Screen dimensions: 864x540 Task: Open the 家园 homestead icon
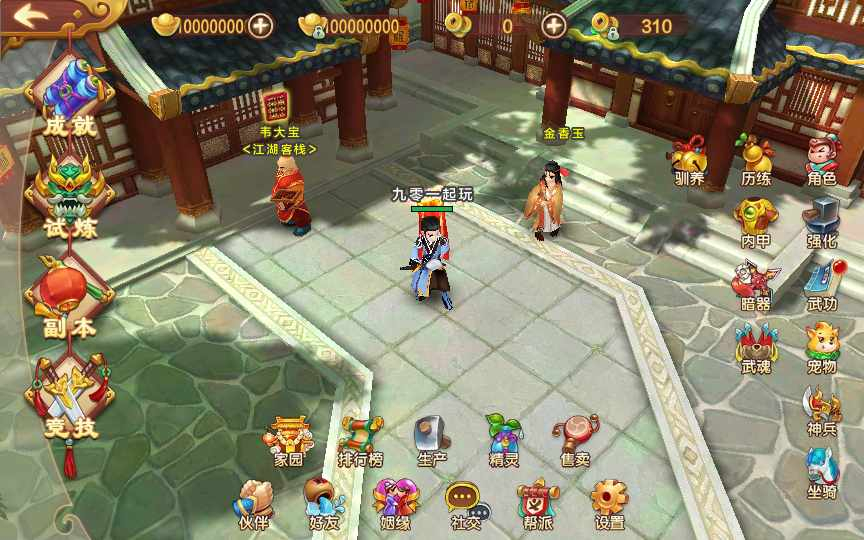coord(289,440)
